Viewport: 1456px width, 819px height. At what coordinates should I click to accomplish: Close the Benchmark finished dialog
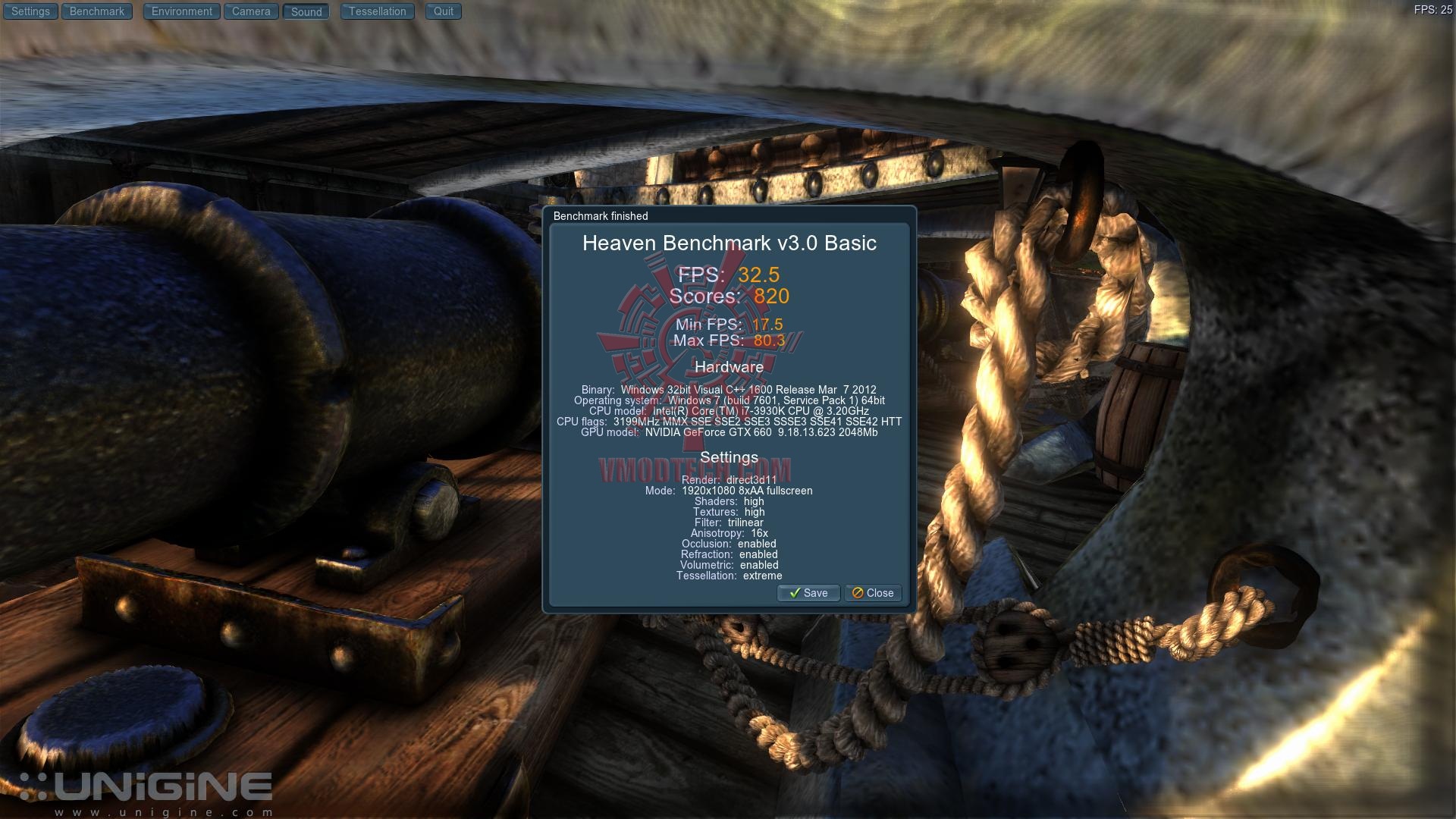[873, 593]
